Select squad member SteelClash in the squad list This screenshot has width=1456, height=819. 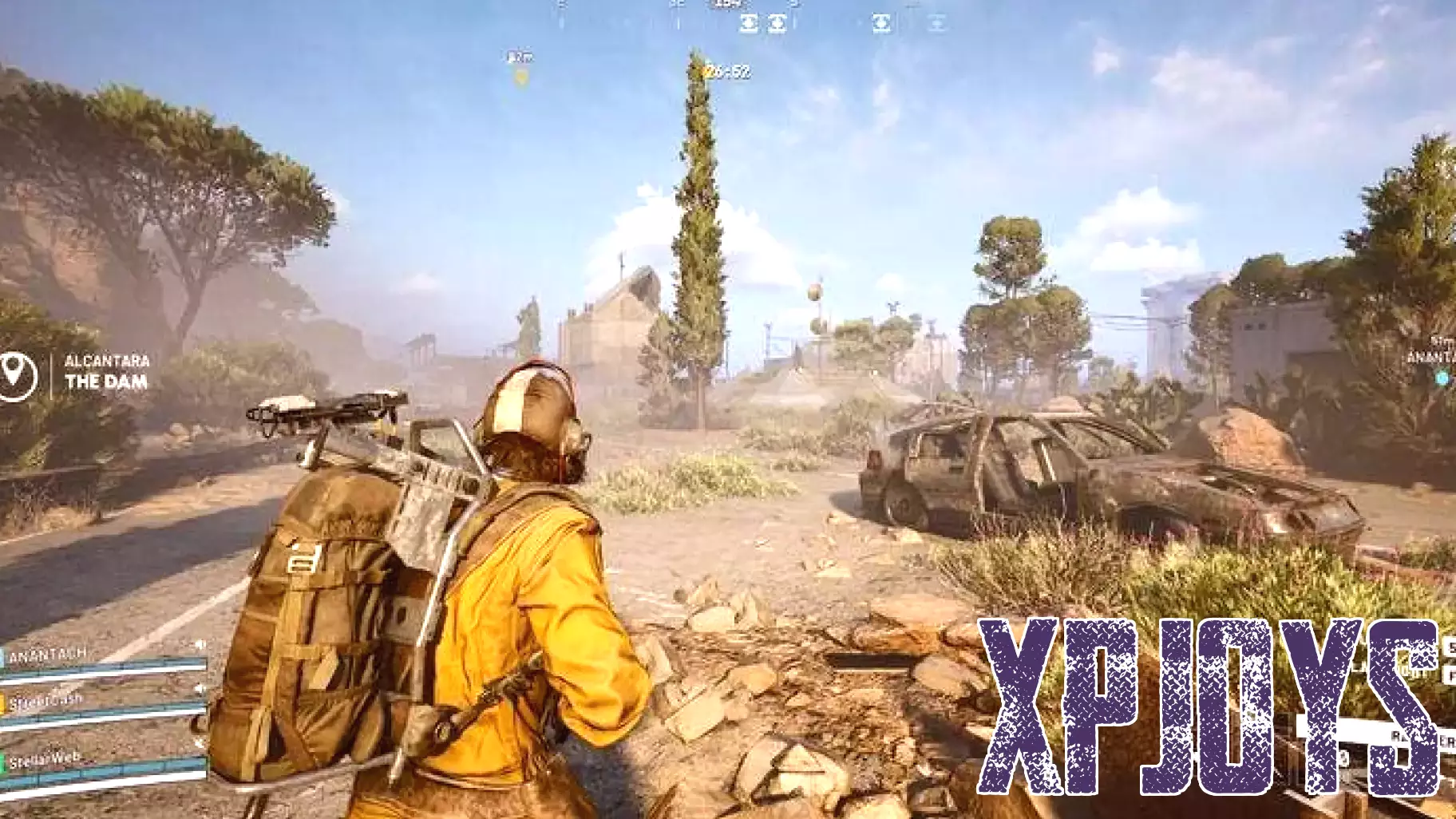tap(46, 702)
